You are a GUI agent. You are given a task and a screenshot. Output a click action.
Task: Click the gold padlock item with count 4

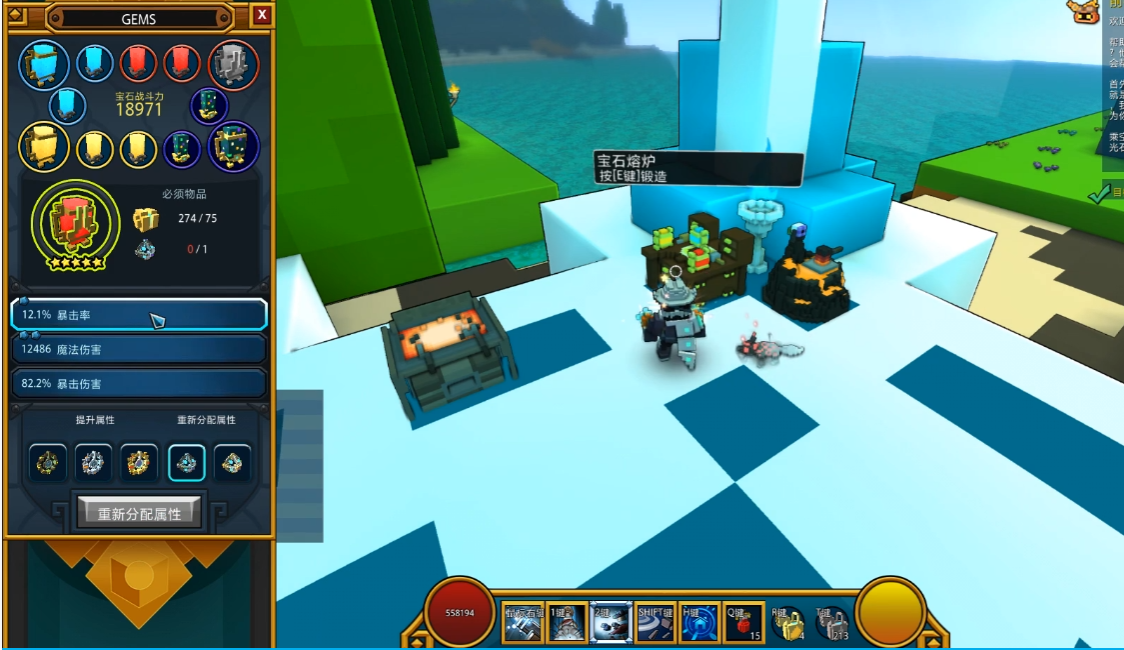[789, 624]
